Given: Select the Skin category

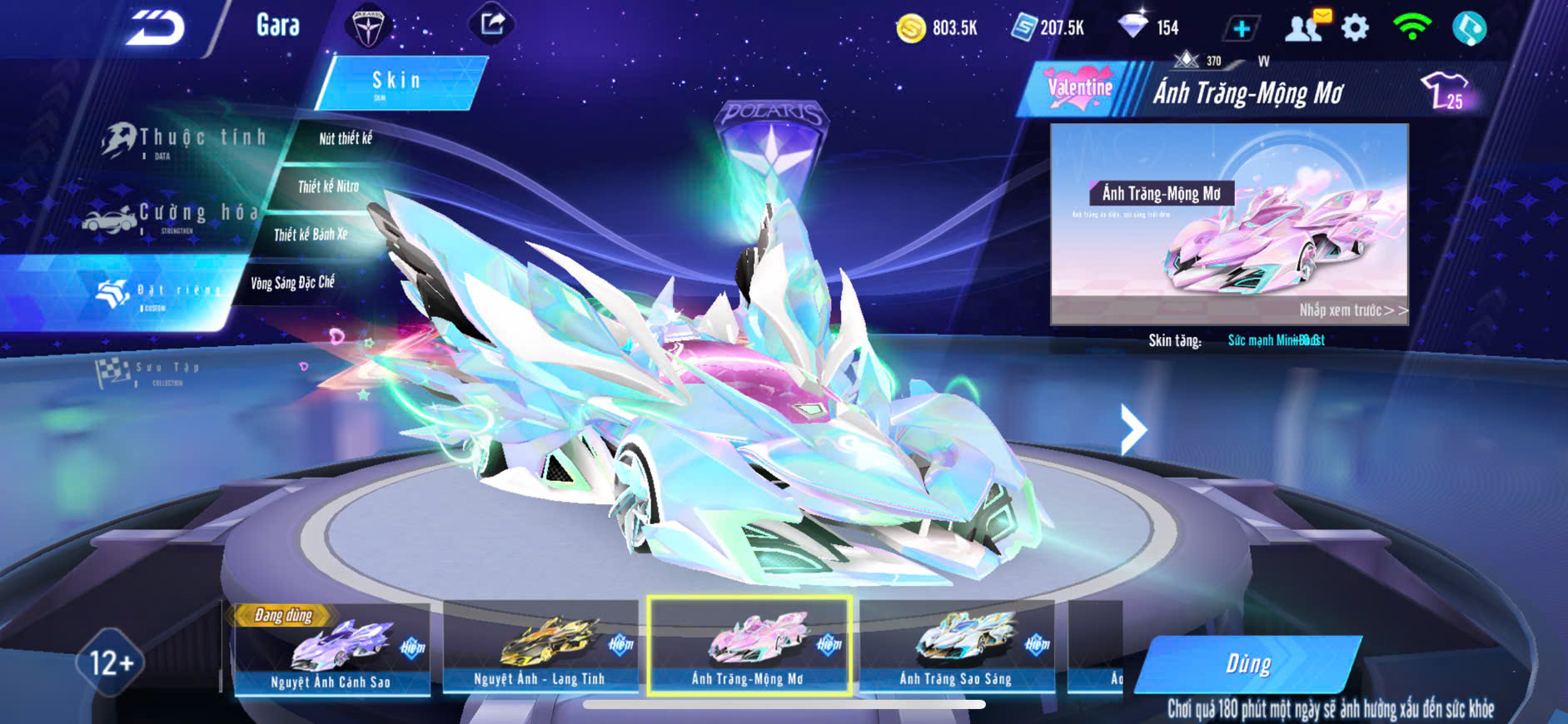Looking at the screenshot, I should [x=397, y=82].
